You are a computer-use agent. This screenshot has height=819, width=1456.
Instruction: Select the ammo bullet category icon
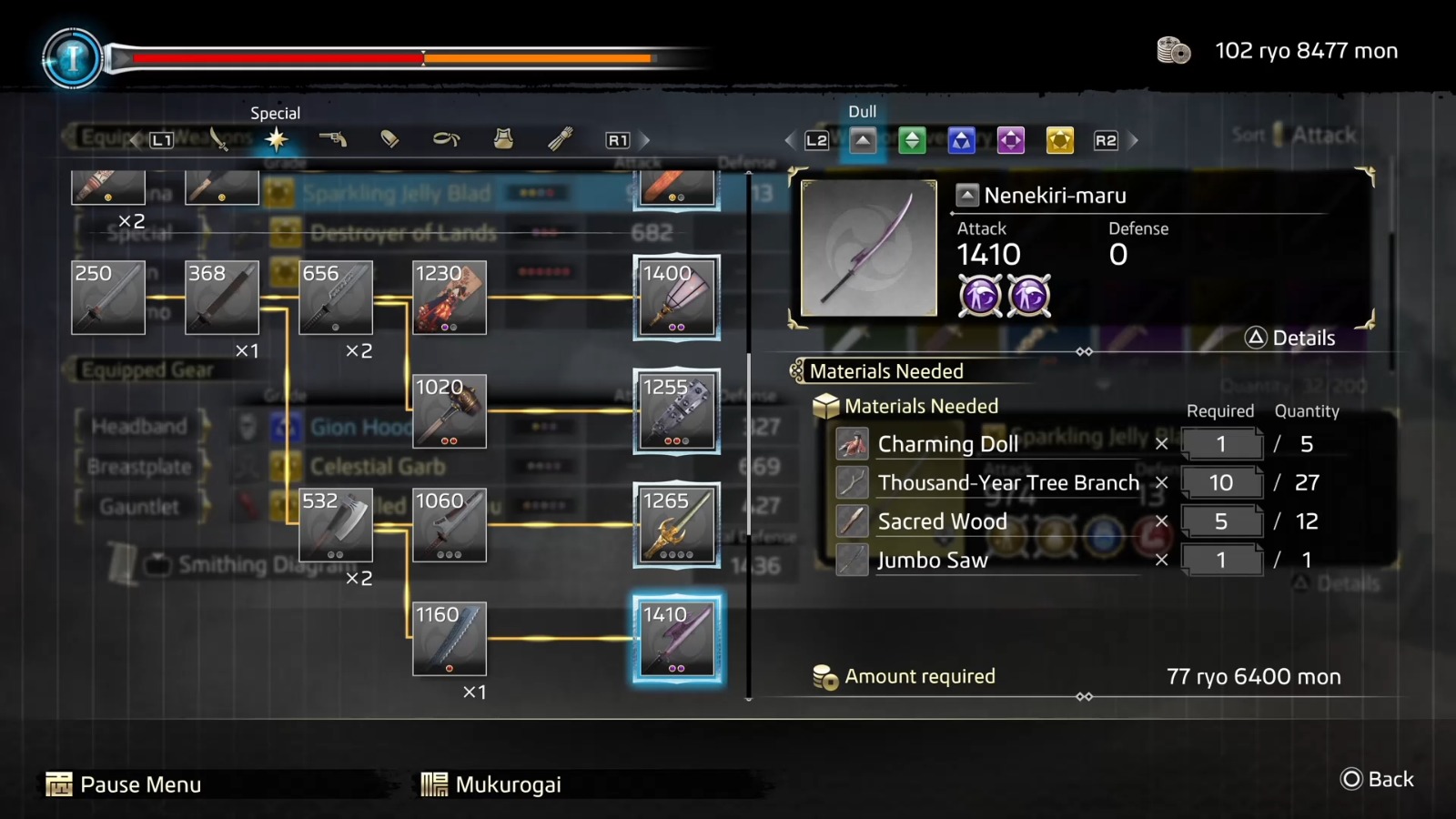391,139
